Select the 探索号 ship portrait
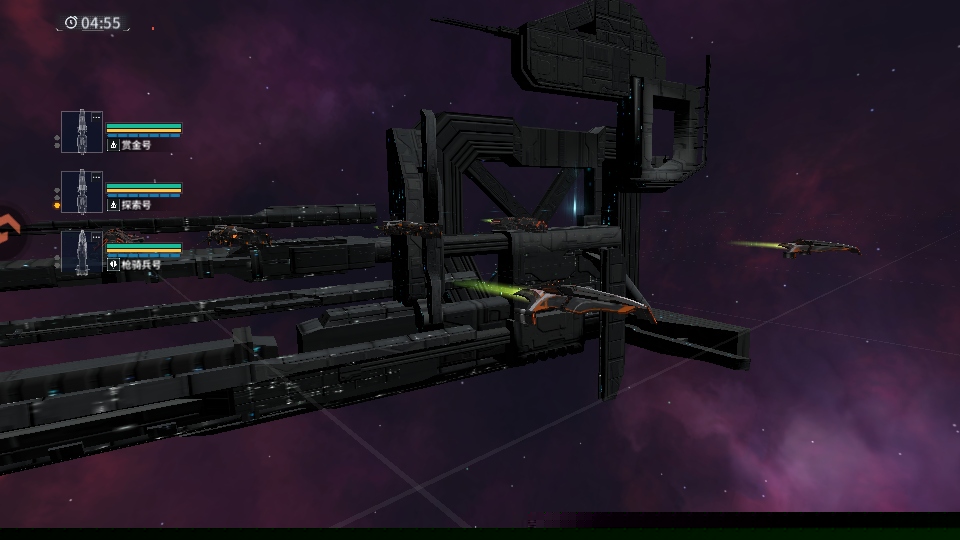Viewport: 960px width, 540px height. (82, 192)
